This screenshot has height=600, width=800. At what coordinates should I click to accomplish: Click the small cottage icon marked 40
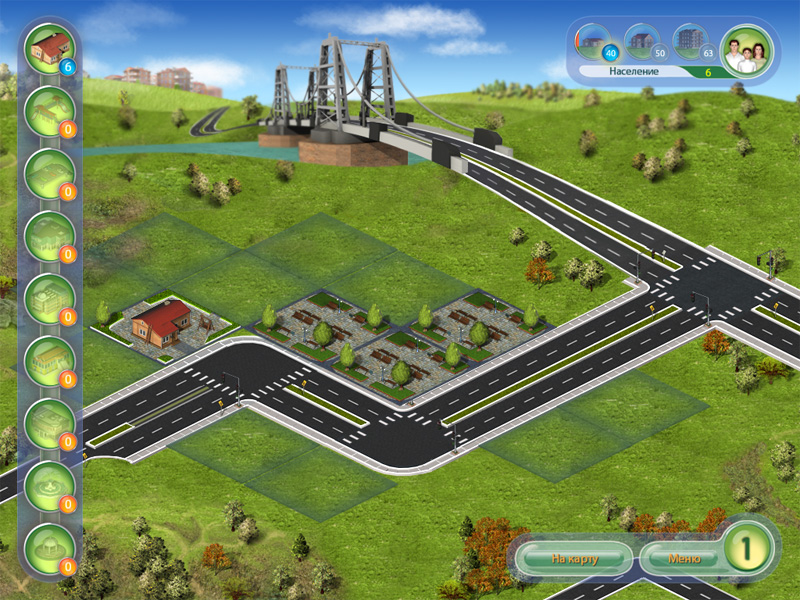pos(596,42)
